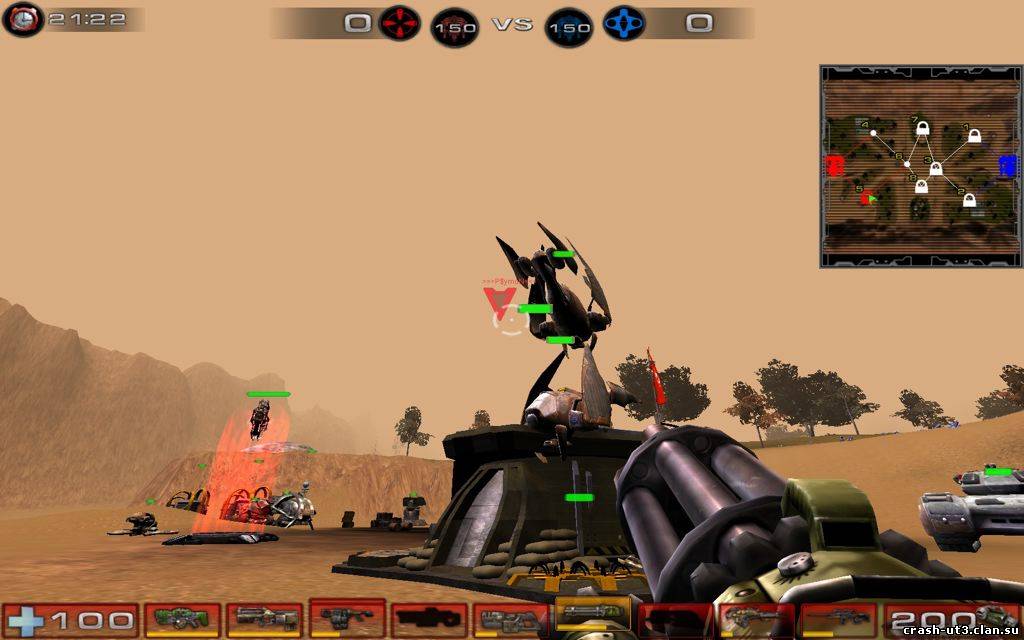
Task: Choose the green weapon in the first weapon slot
Action: pos(182,619)
